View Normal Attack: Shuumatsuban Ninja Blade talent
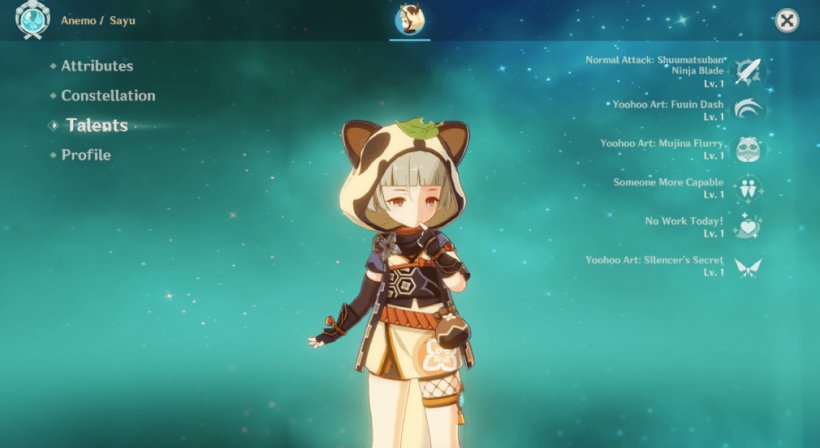 point(747,71)
